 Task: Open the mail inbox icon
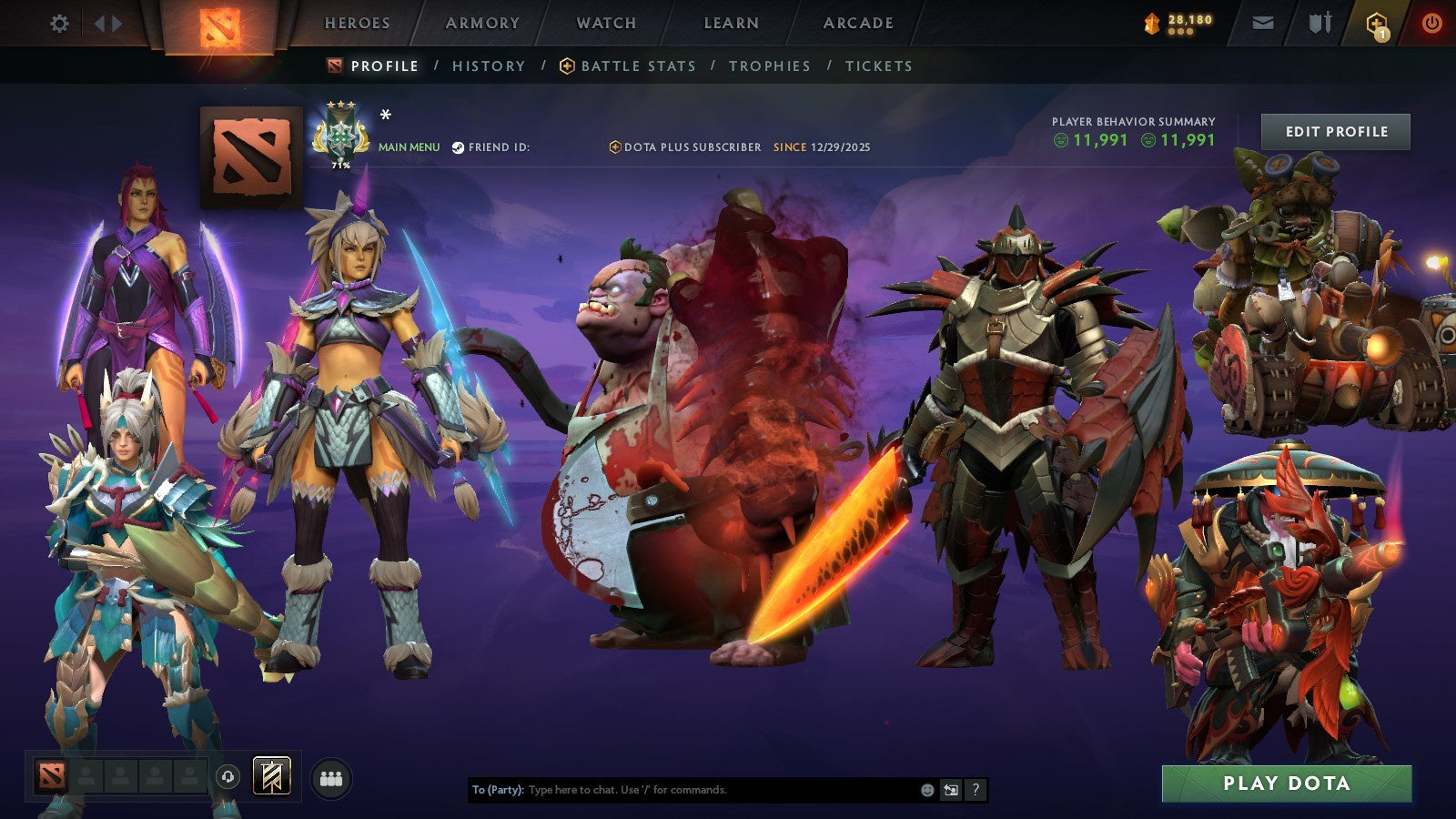1264,24
